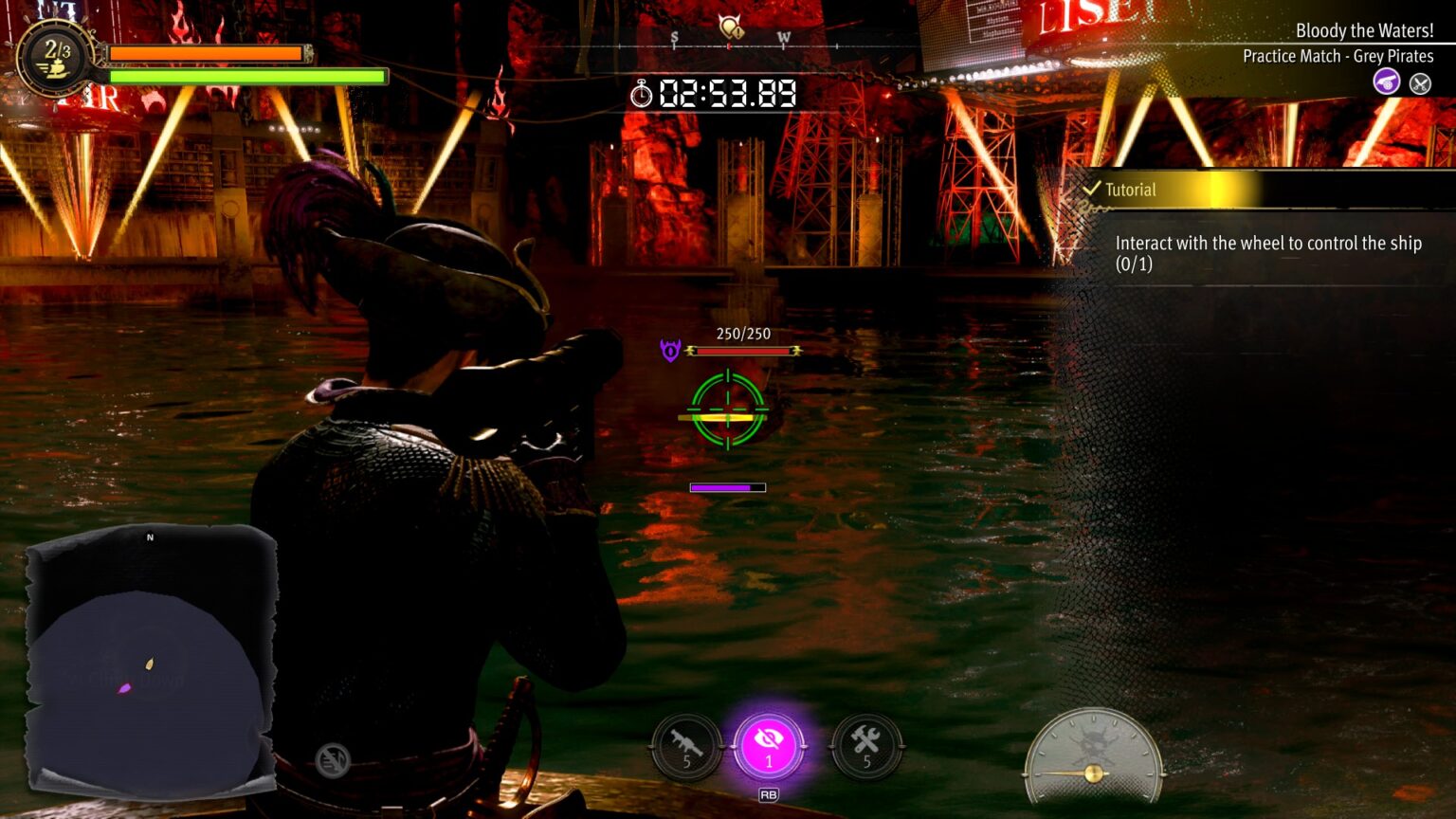Switch to Practice Match - Grey Pirates
Viewport: 1456px width, 819px height.
tap(1338, 56)
